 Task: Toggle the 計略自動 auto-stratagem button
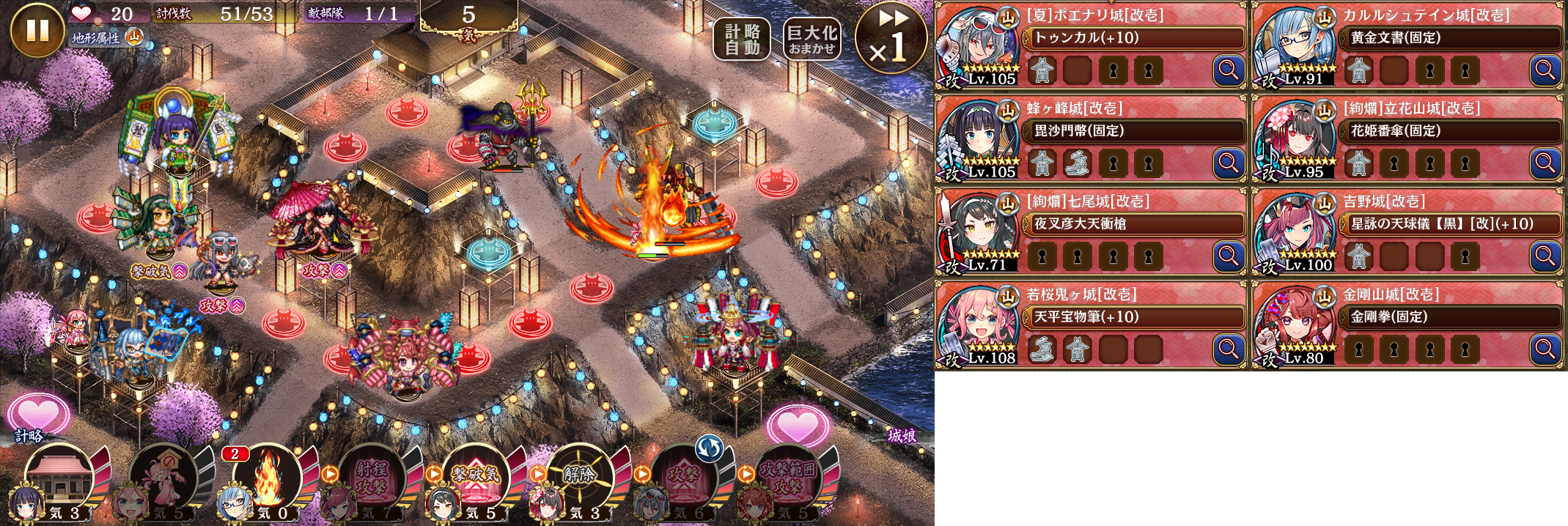[742, 39]
